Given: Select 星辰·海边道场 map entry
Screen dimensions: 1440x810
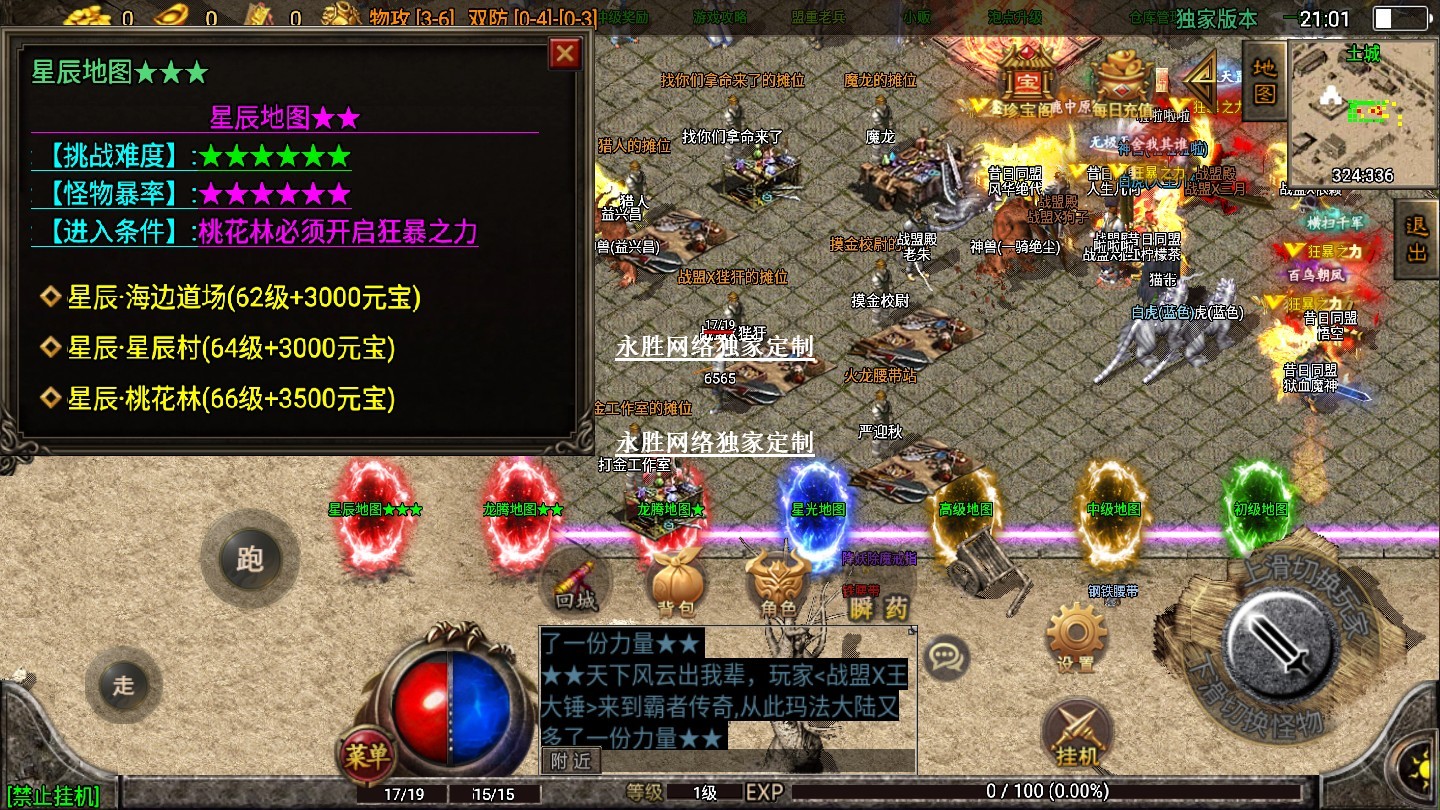Looking at the screenshot, I should (x=243, y=297).
